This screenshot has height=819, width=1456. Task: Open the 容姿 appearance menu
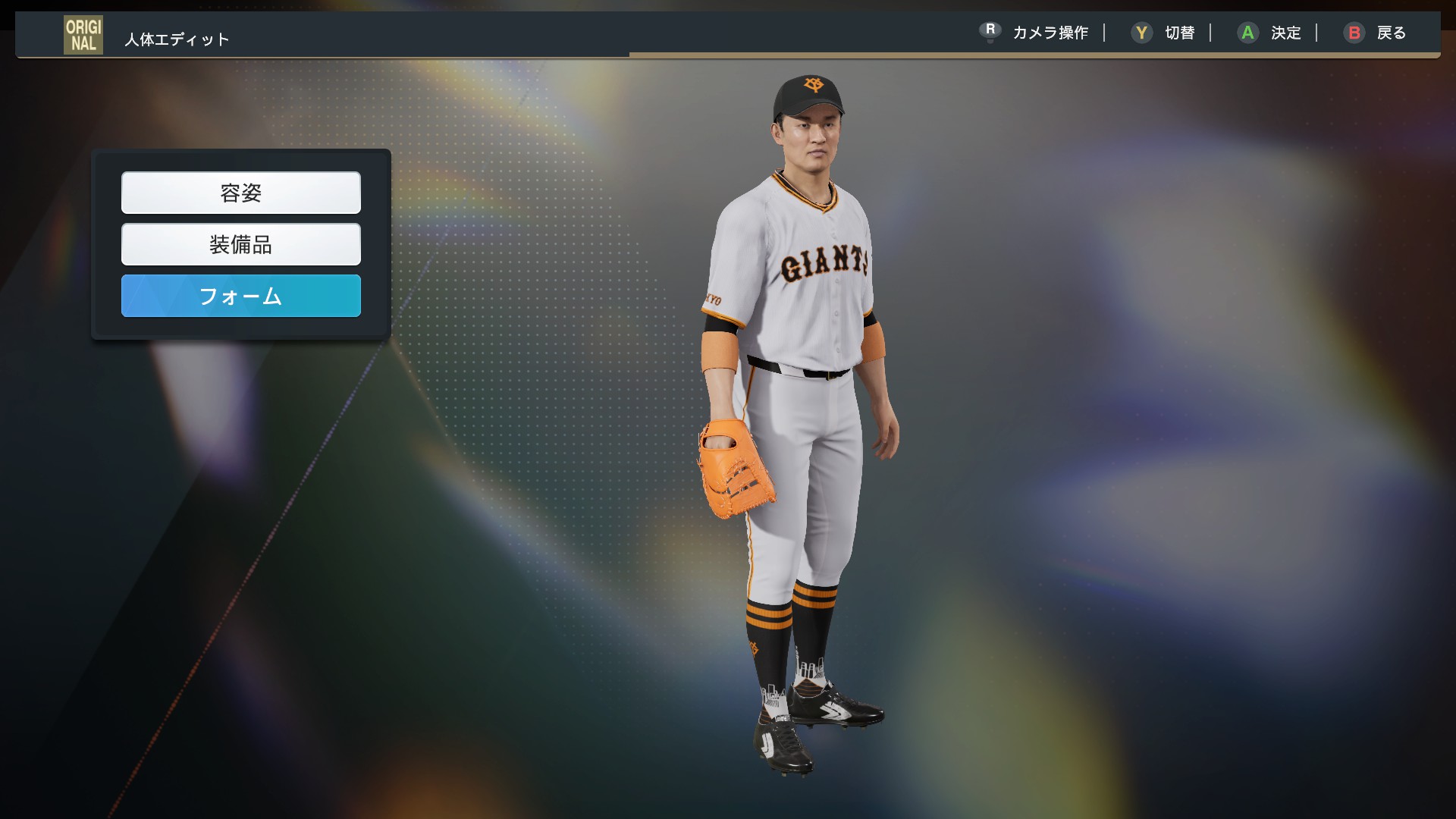(240, 193)
